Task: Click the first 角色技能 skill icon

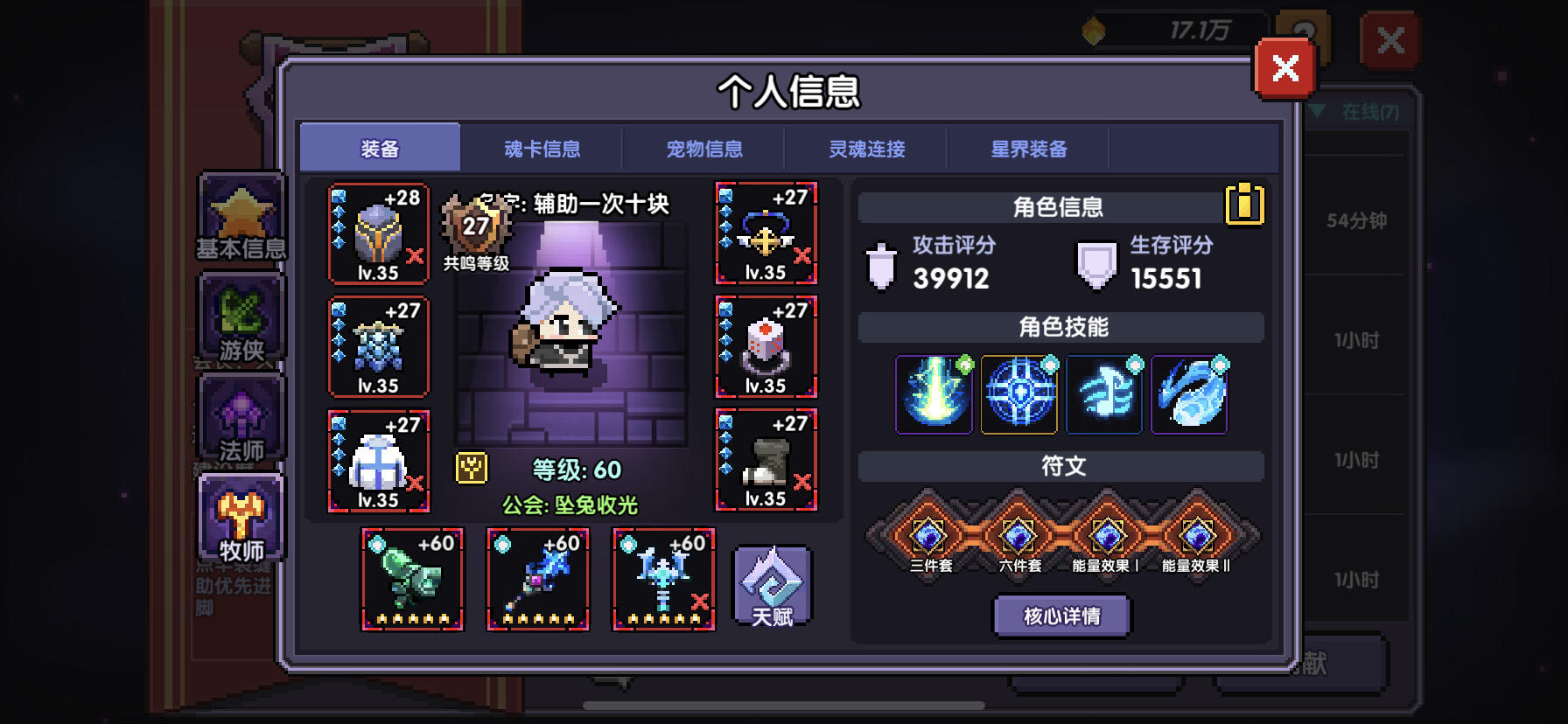Action: (934, 395)
